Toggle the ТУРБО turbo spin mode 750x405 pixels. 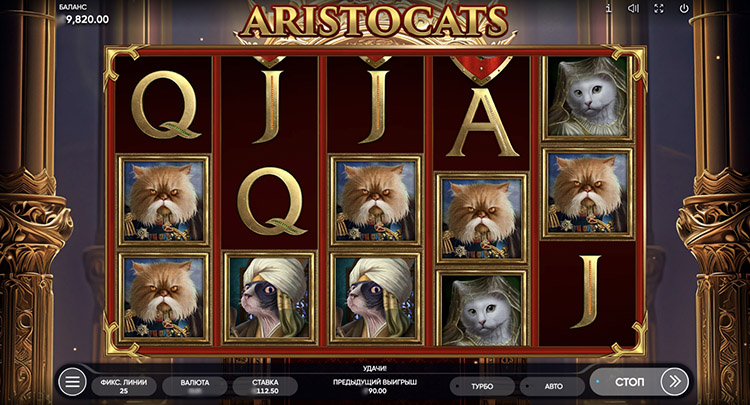(481, 386)
